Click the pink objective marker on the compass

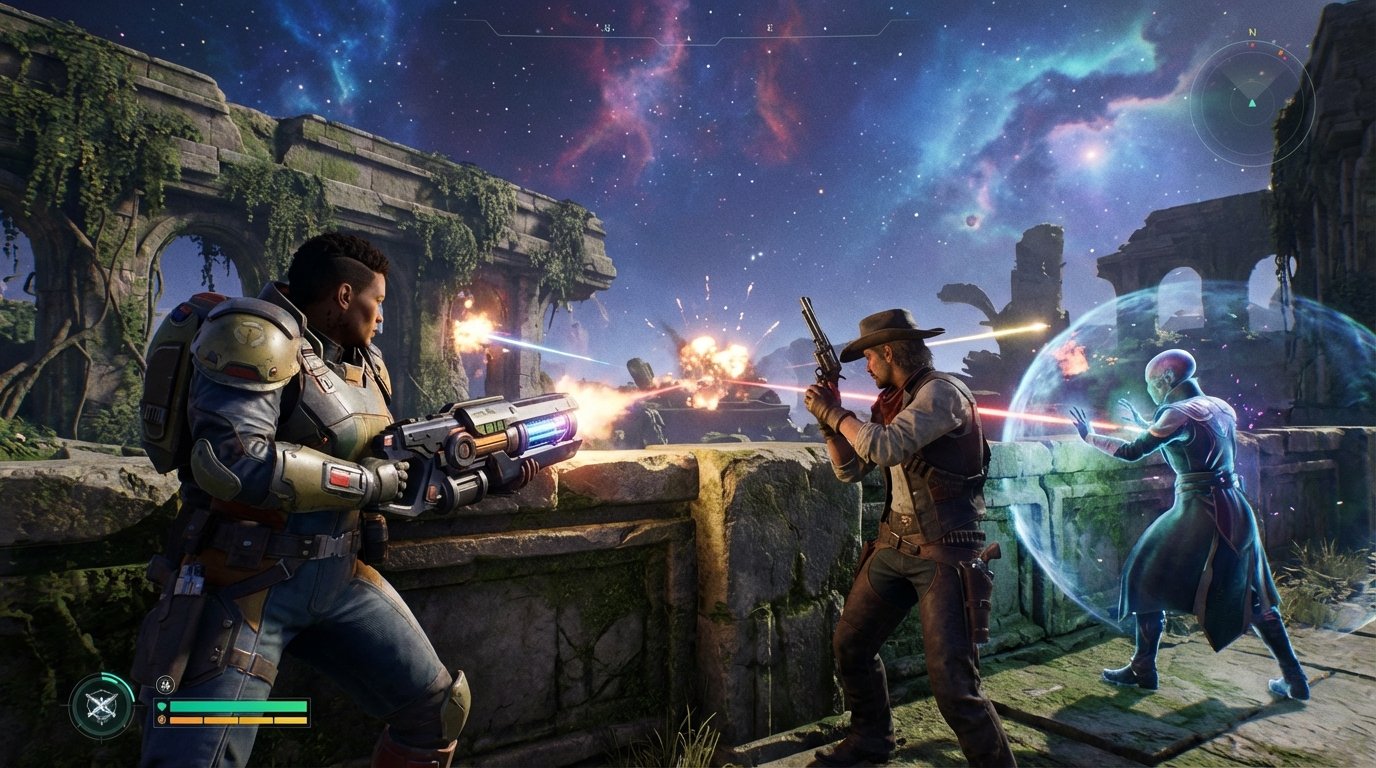pyautogui.click(x=1284, y=57)
